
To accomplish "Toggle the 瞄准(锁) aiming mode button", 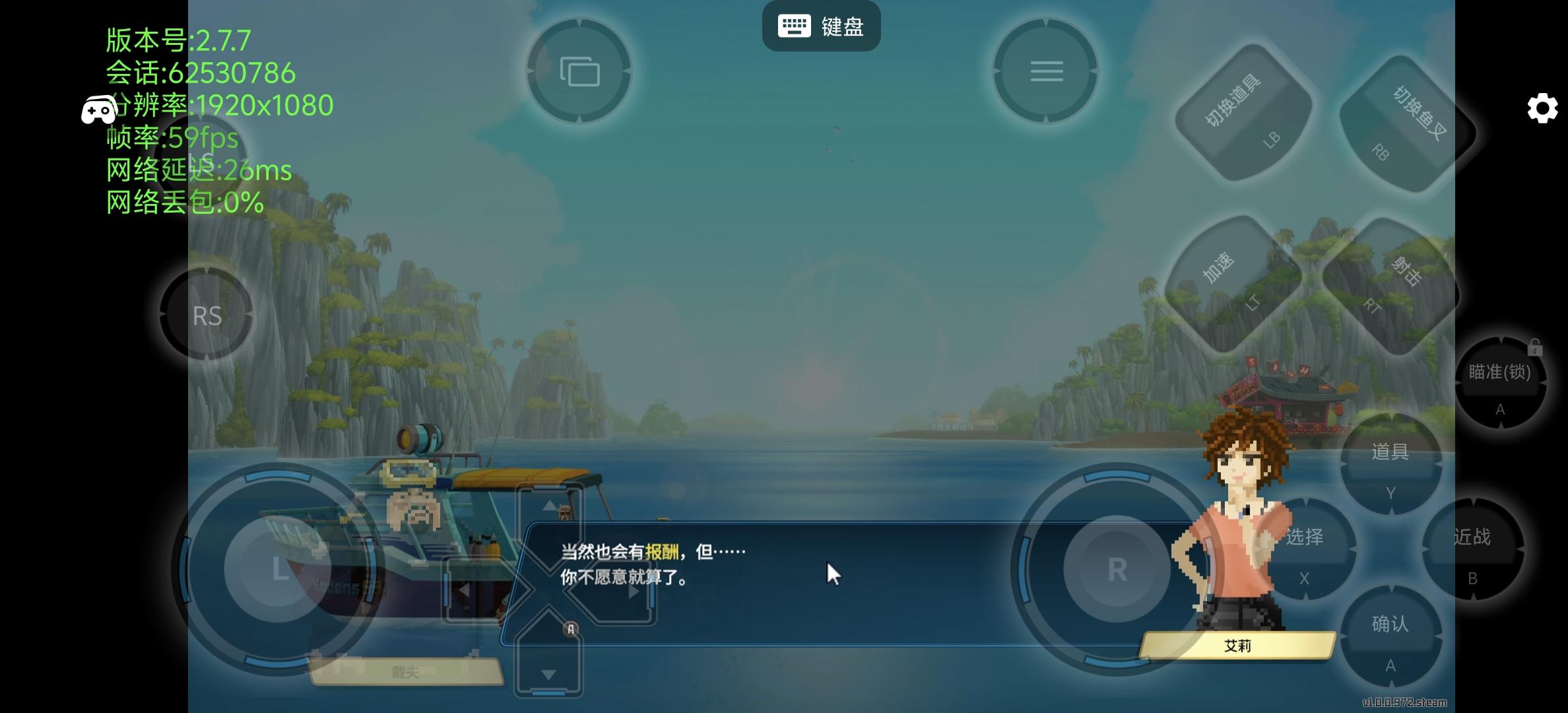I will (x=1501, y=383).
